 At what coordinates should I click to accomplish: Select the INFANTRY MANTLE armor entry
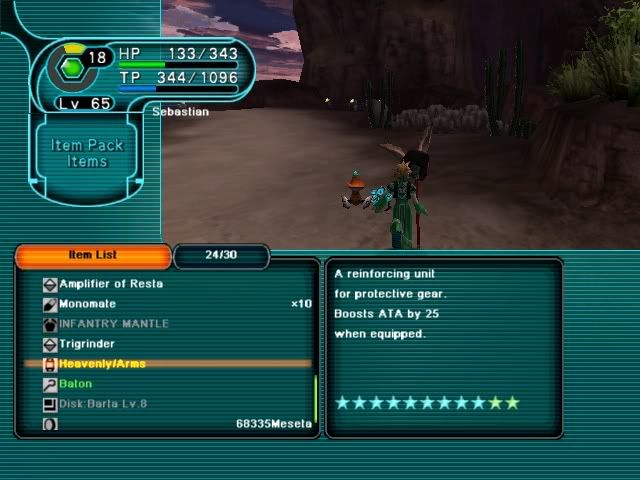(x=113, y=324)
